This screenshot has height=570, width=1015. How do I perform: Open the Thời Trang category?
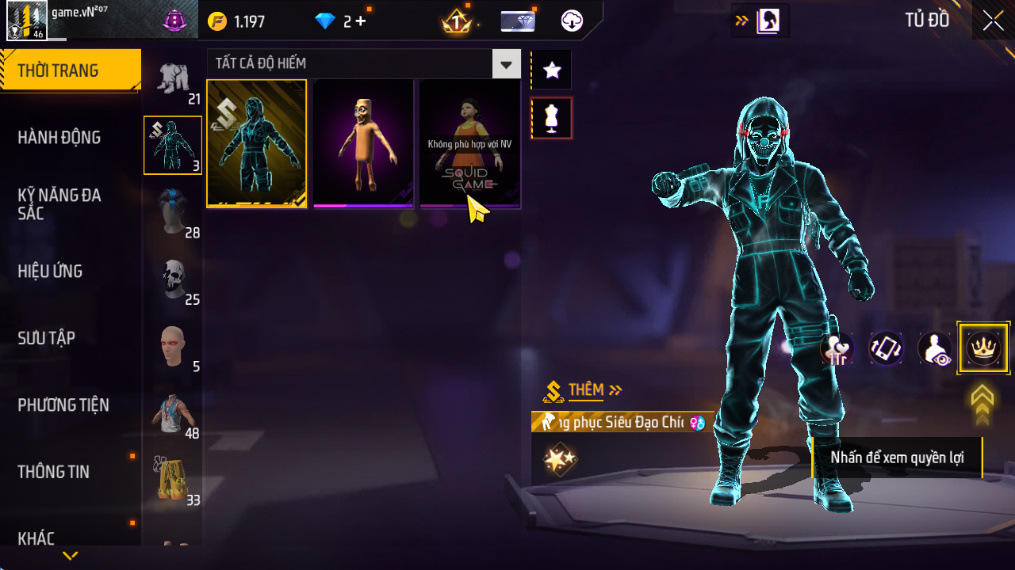[70, 70]
